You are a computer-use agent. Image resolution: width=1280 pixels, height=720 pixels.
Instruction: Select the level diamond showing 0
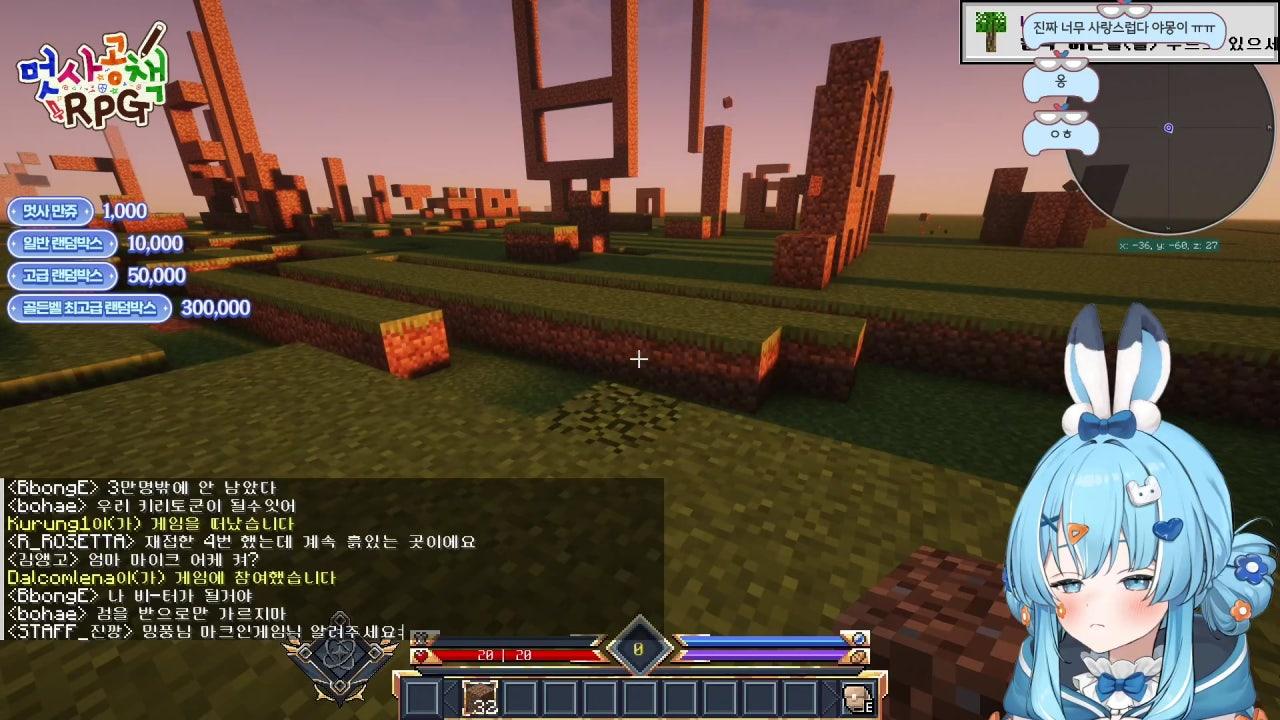coord(636,648)
